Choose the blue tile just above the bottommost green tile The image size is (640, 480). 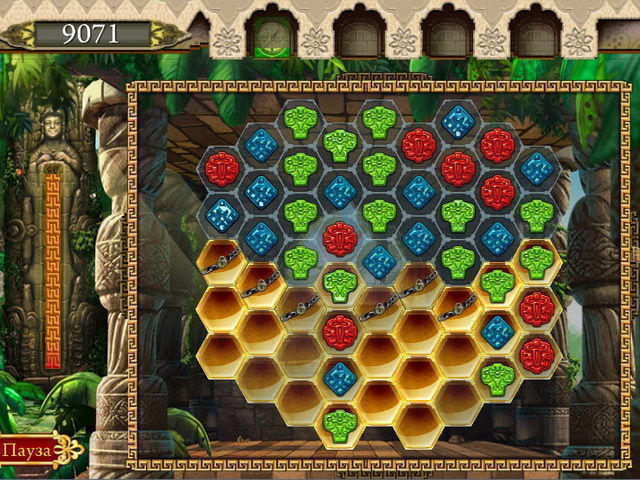point(340,376)
